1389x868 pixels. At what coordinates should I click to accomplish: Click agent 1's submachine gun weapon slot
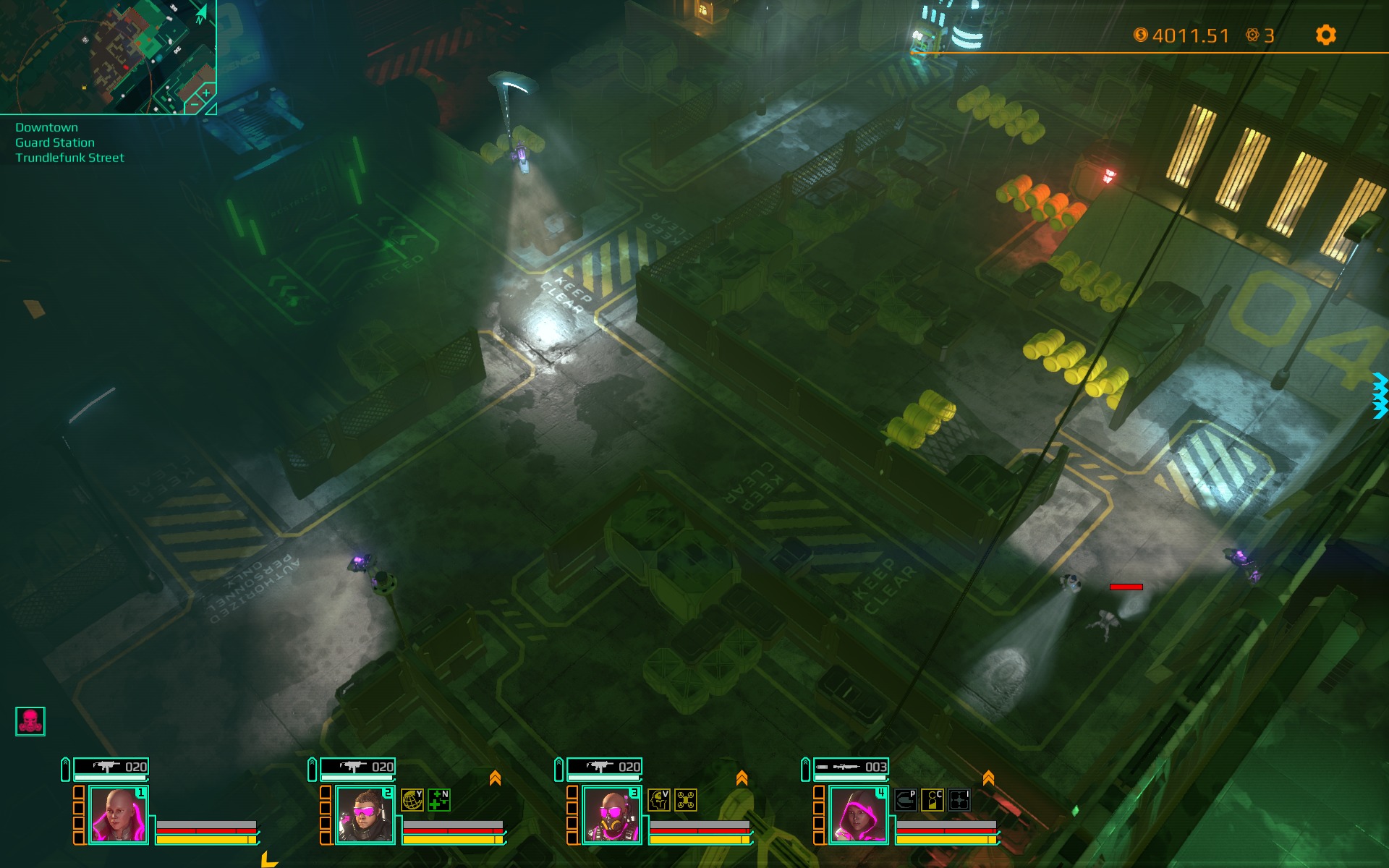pyautogui.click(x=111, y=767)
